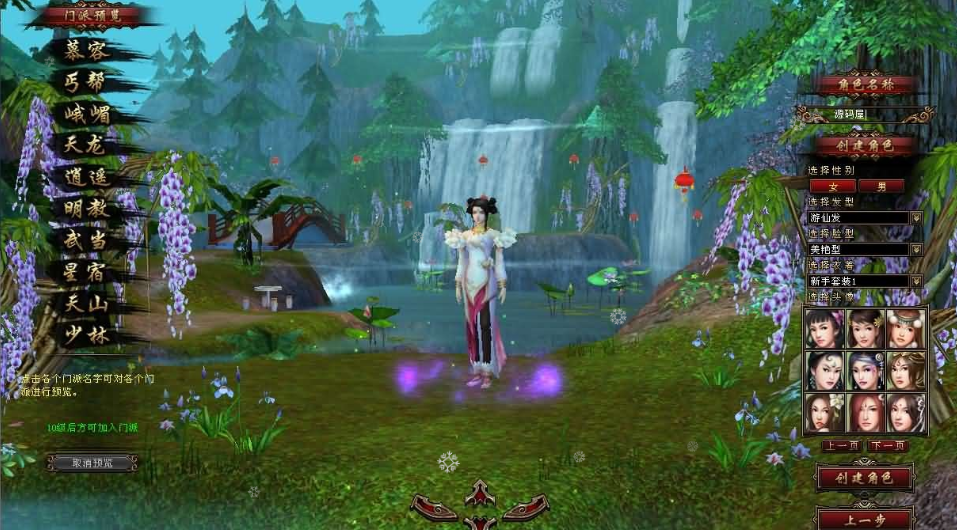Choose 天山 from the sect list

click(x=84, y=303)
